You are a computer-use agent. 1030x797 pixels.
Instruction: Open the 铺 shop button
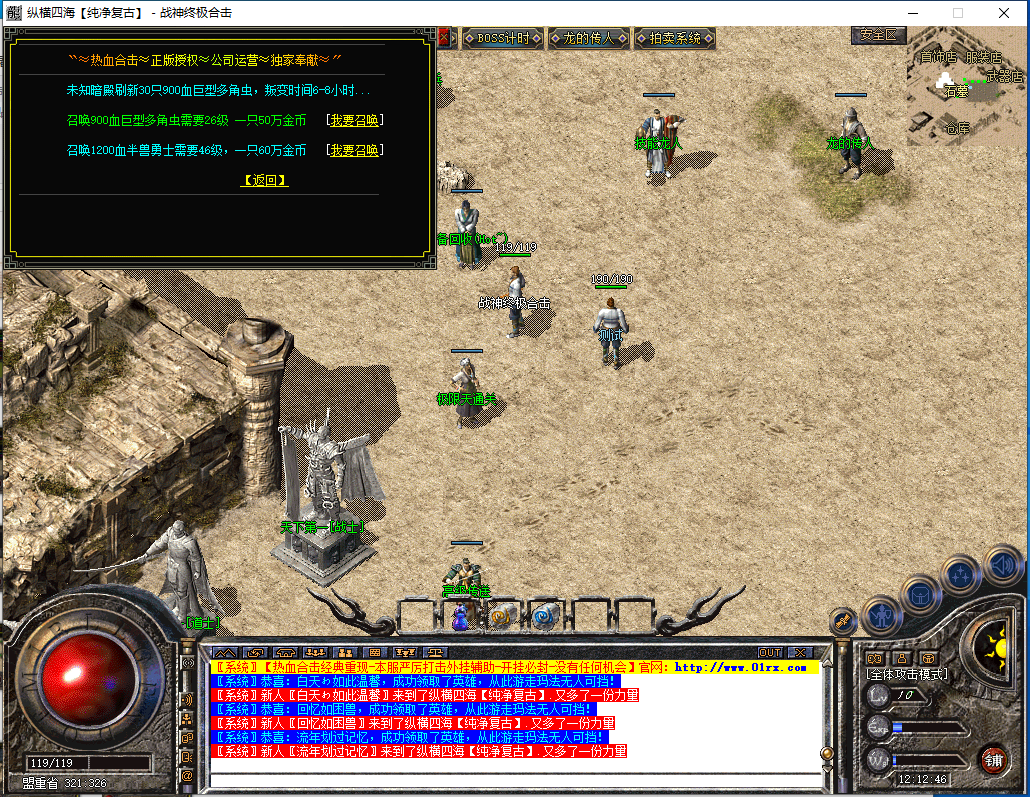coord(992,759)
